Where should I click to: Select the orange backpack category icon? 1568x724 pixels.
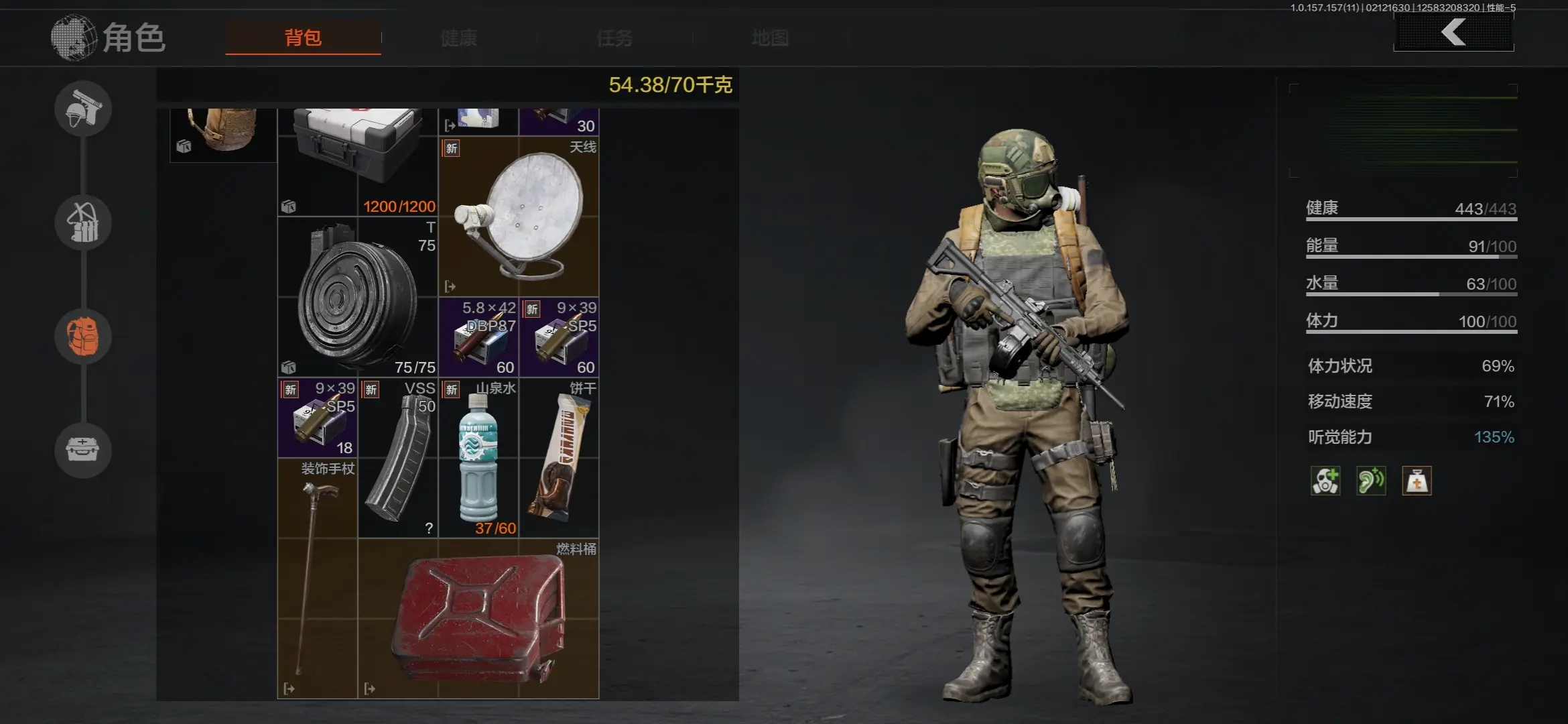[x=83, y=337]
